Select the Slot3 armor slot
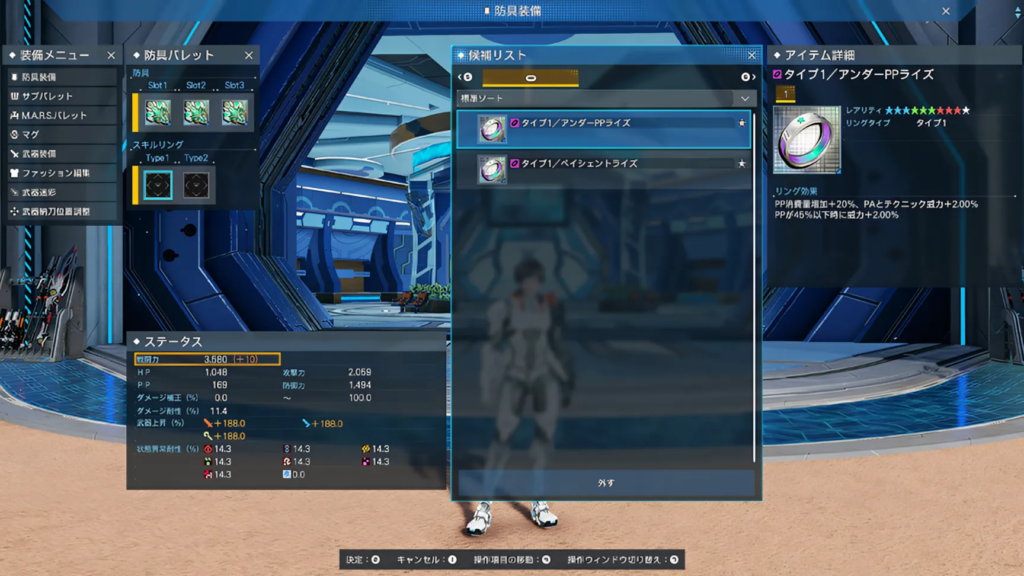This screenshot has width=1024, height=576. 235,111
